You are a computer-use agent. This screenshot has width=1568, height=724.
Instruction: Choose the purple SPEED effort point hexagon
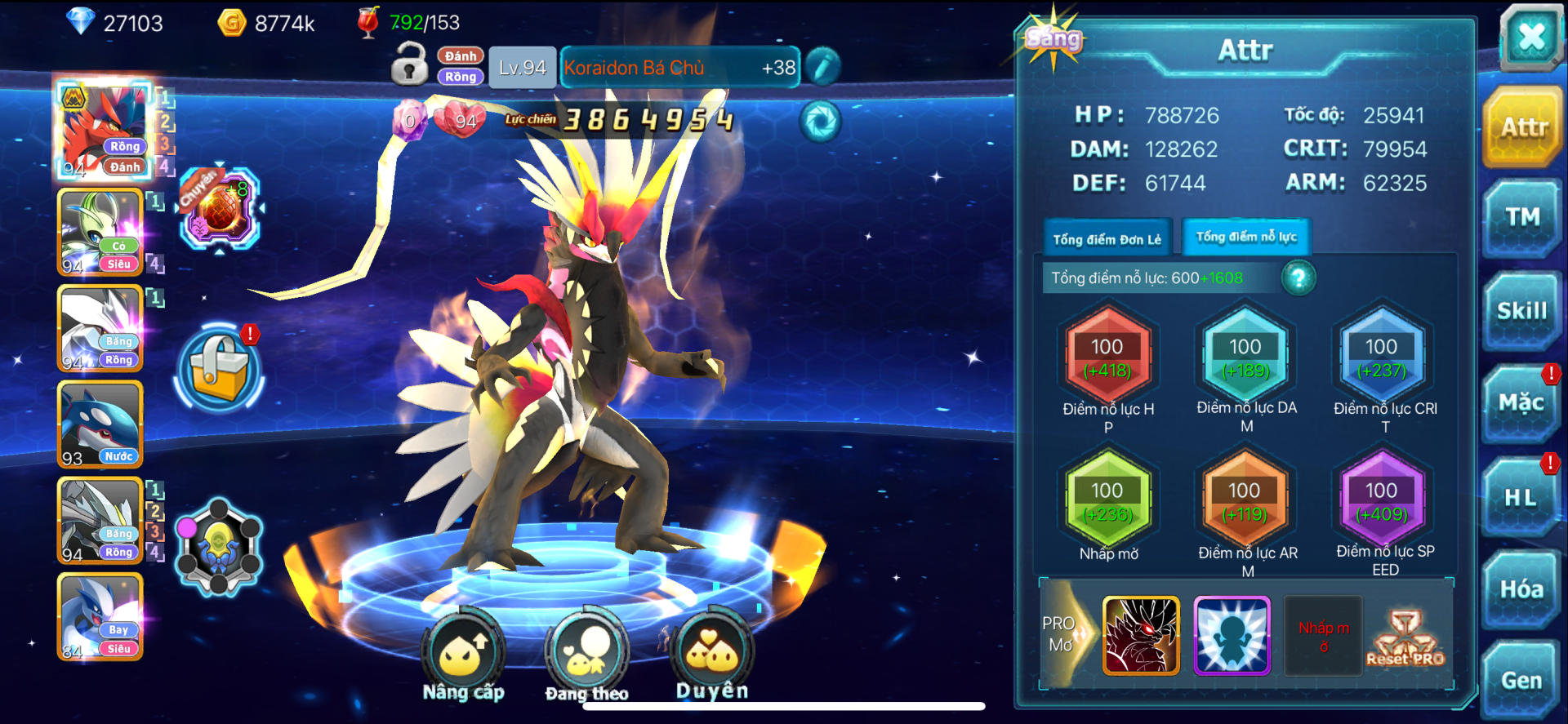pos(1382,500)
